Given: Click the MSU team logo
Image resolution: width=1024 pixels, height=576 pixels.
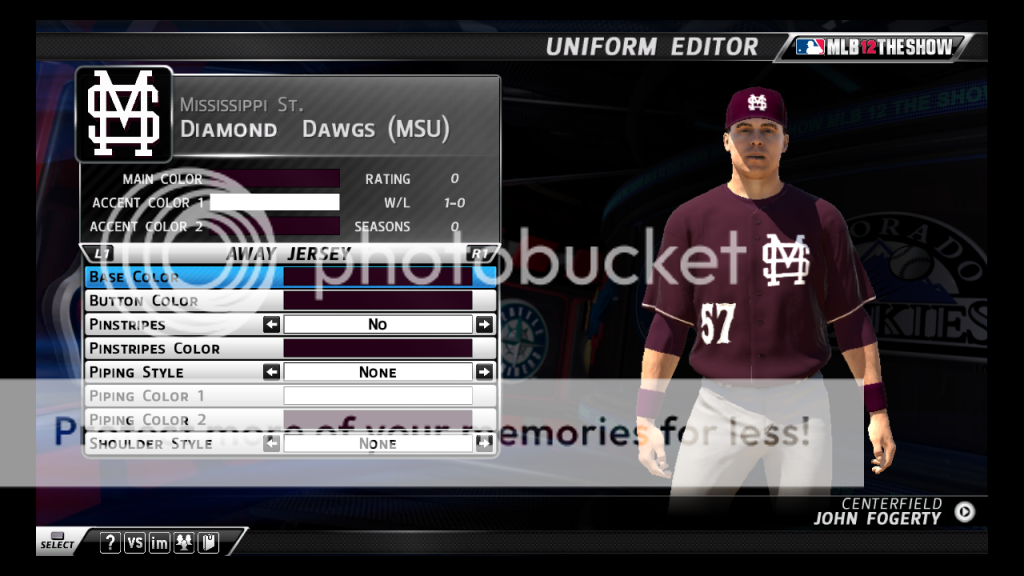Looking at the screenshot, I should pos(123,114).
